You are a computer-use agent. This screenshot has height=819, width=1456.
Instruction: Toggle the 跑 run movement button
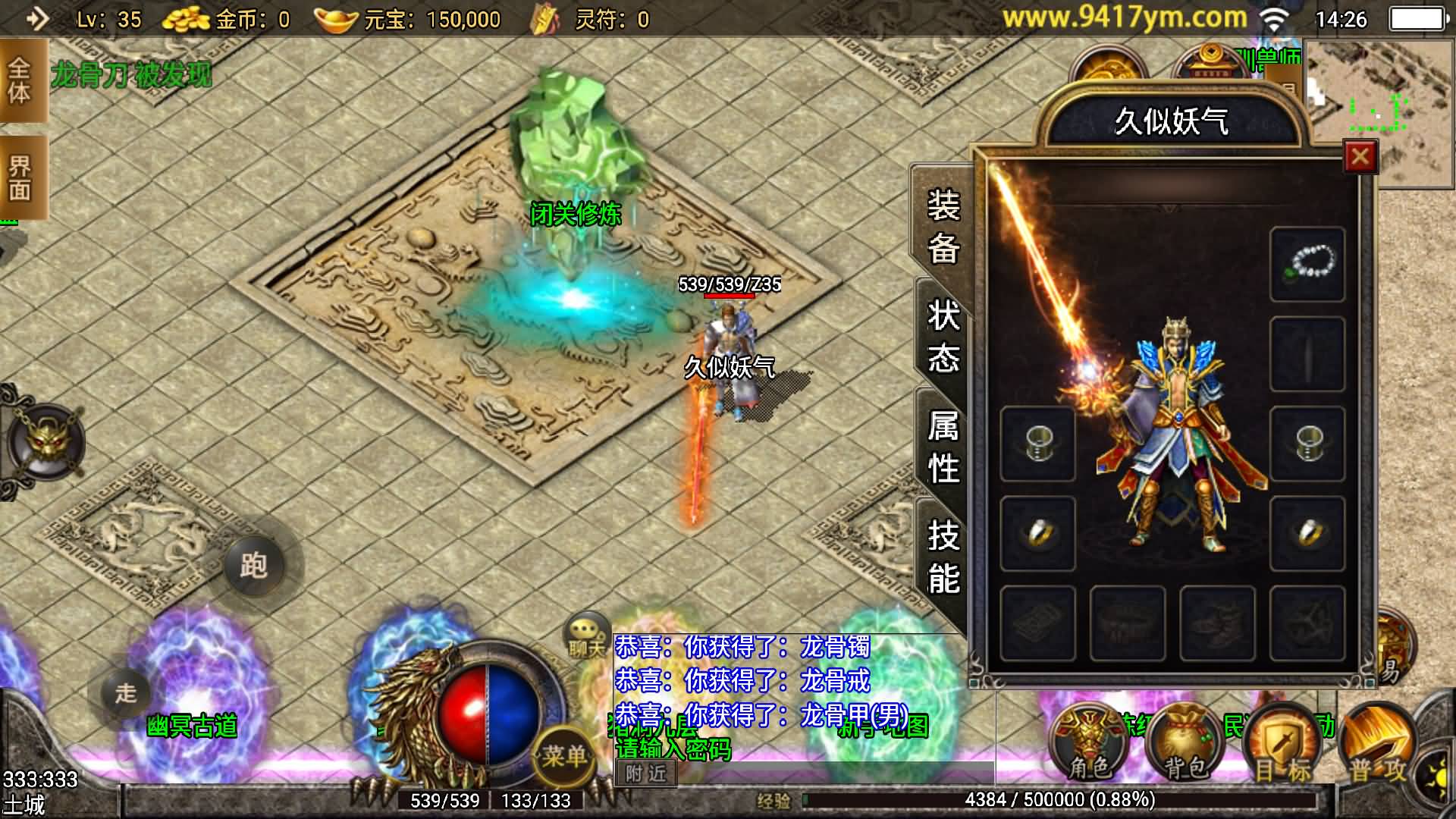pyautogui.click(x=254, y=565)
